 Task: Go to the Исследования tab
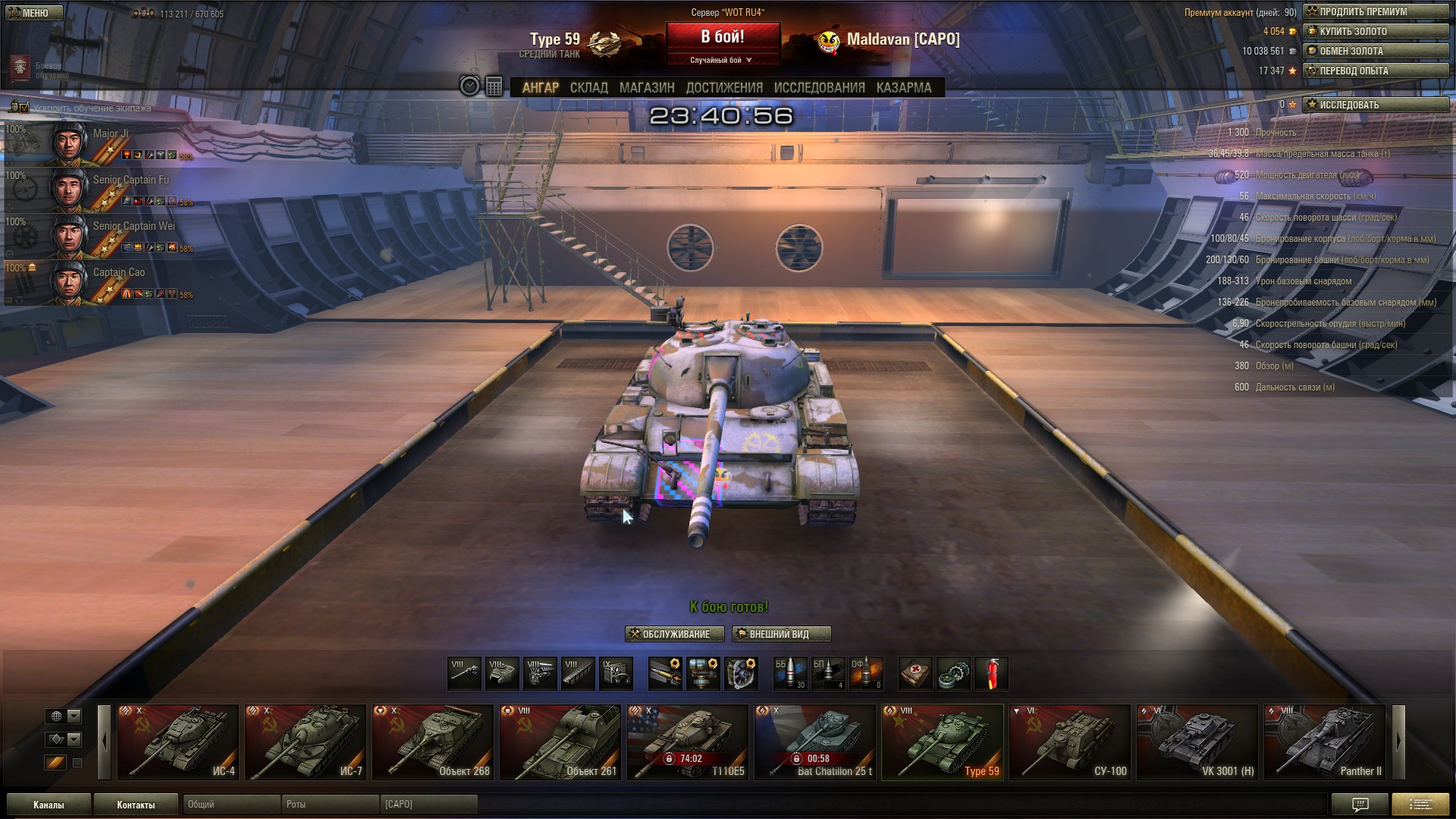click(819, 87)
